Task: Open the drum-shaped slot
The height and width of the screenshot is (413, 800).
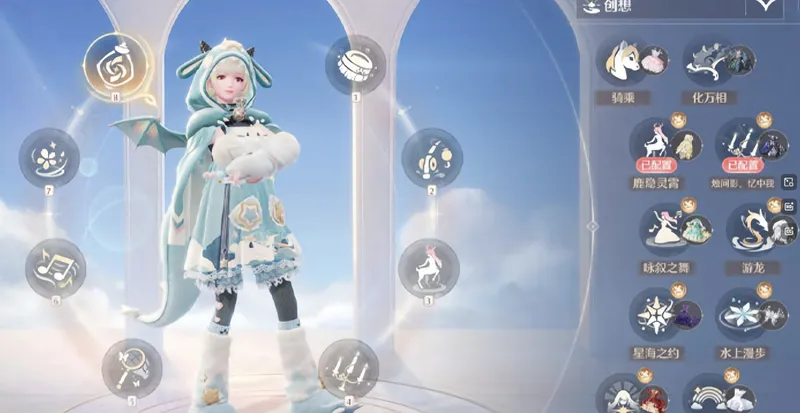Action: point(355,64)
